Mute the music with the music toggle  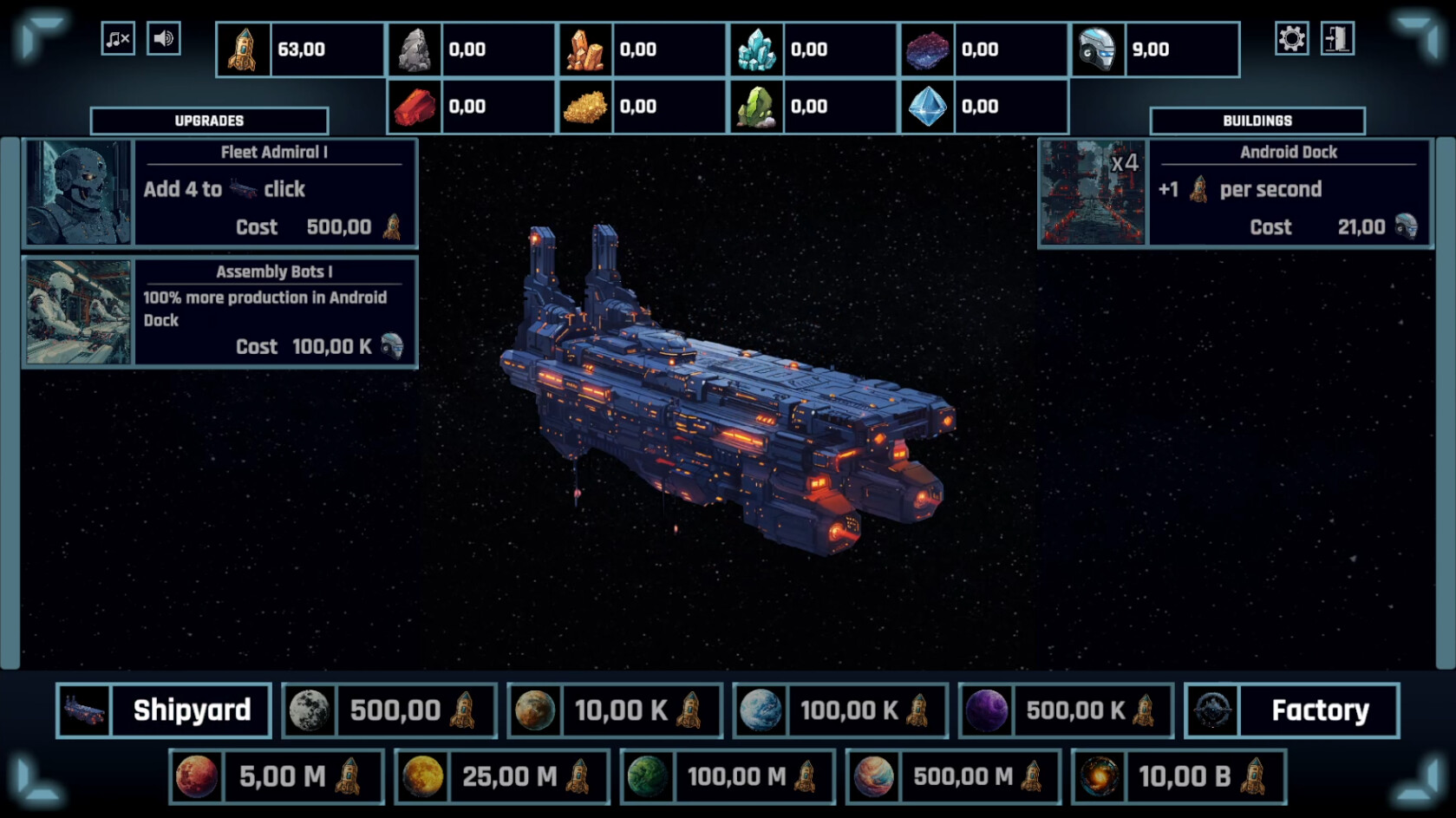pyautogui.click(x=117, y=38)
